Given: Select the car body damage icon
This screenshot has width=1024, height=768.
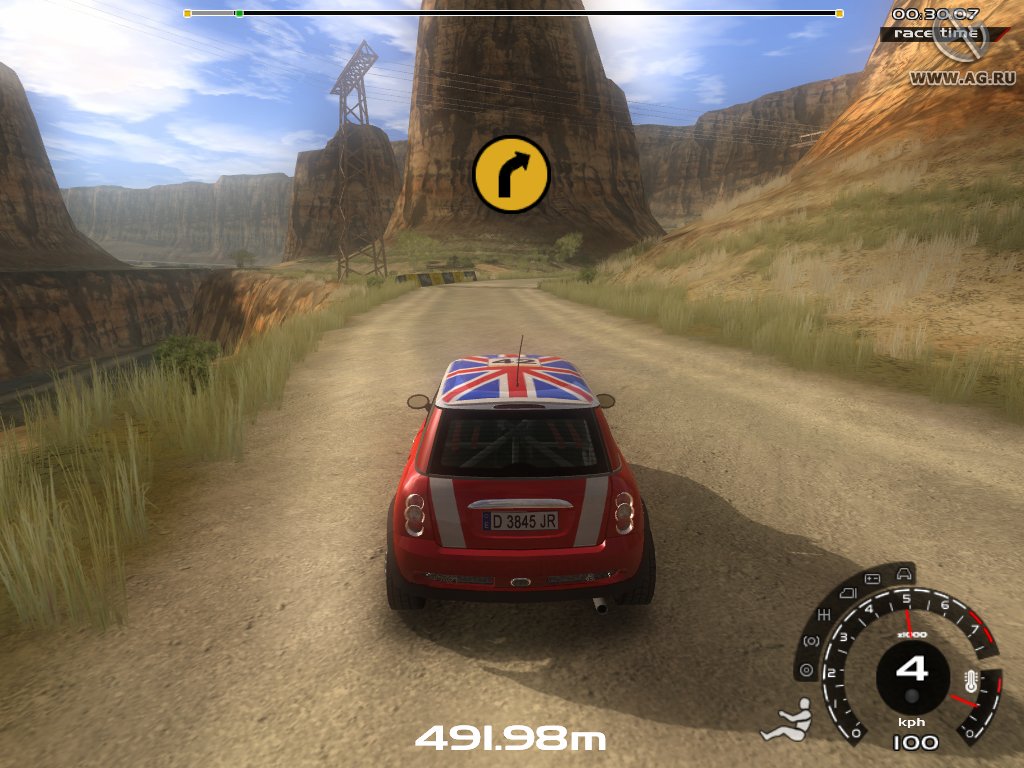Looking at the screenshot, I should 904,574.
